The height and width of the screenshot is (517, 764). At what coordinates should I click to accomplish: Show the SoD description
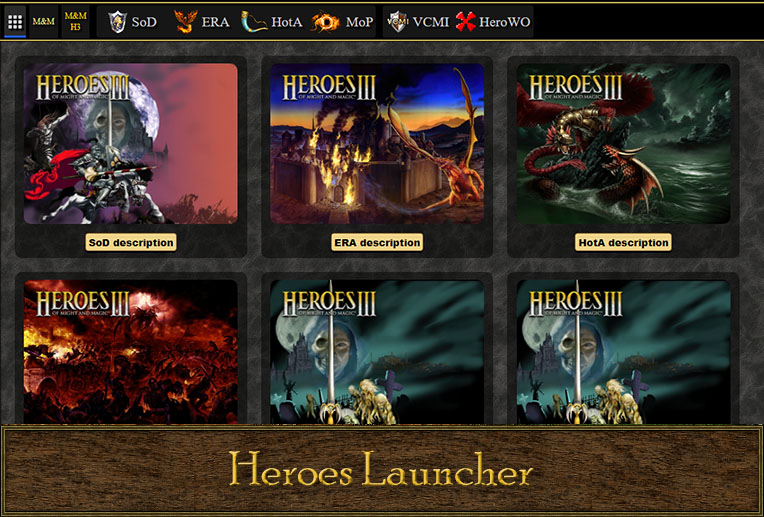click(131, 242)
